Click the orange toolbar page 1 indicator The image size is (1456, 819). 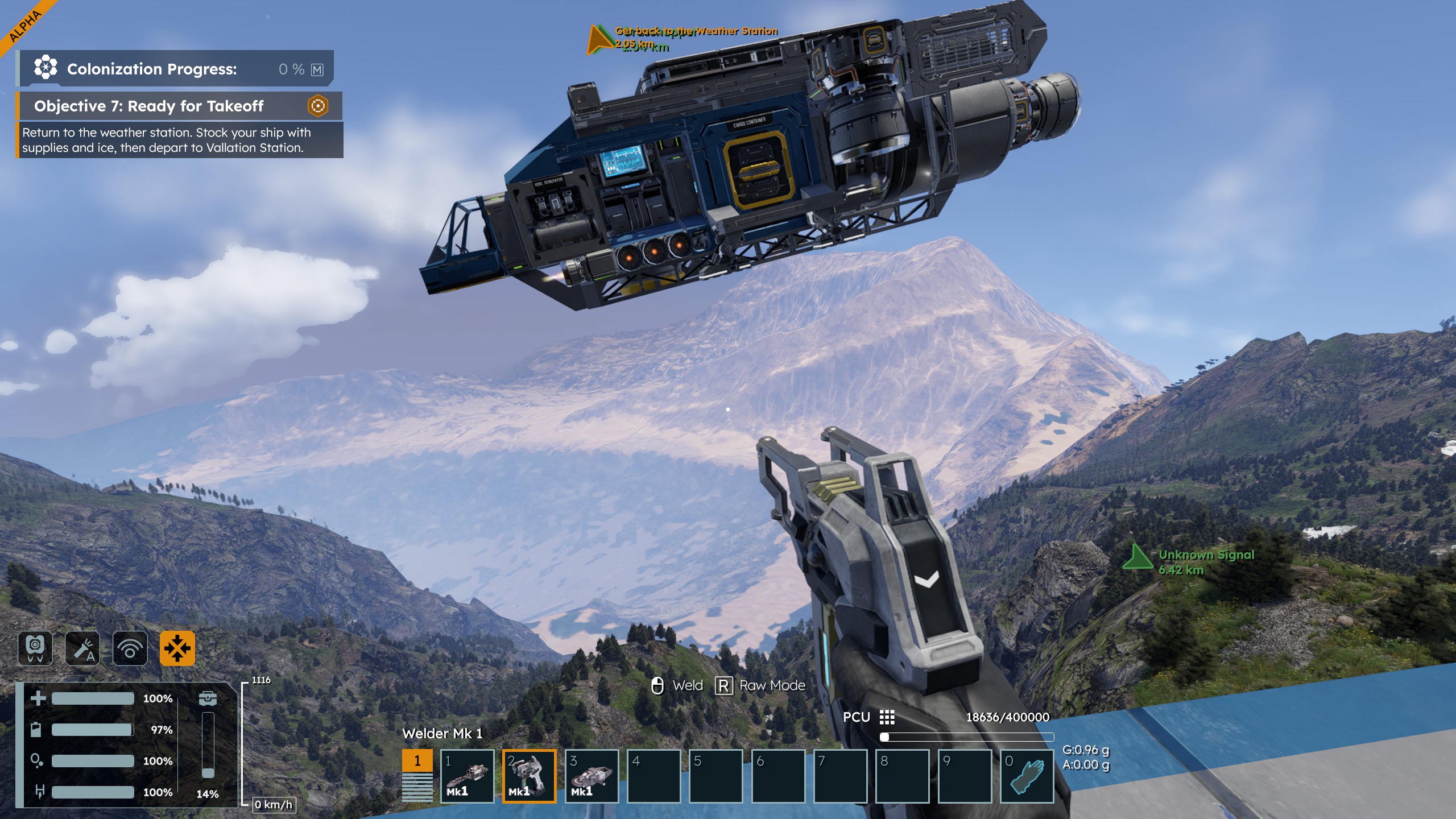click(x=417, y=761)
